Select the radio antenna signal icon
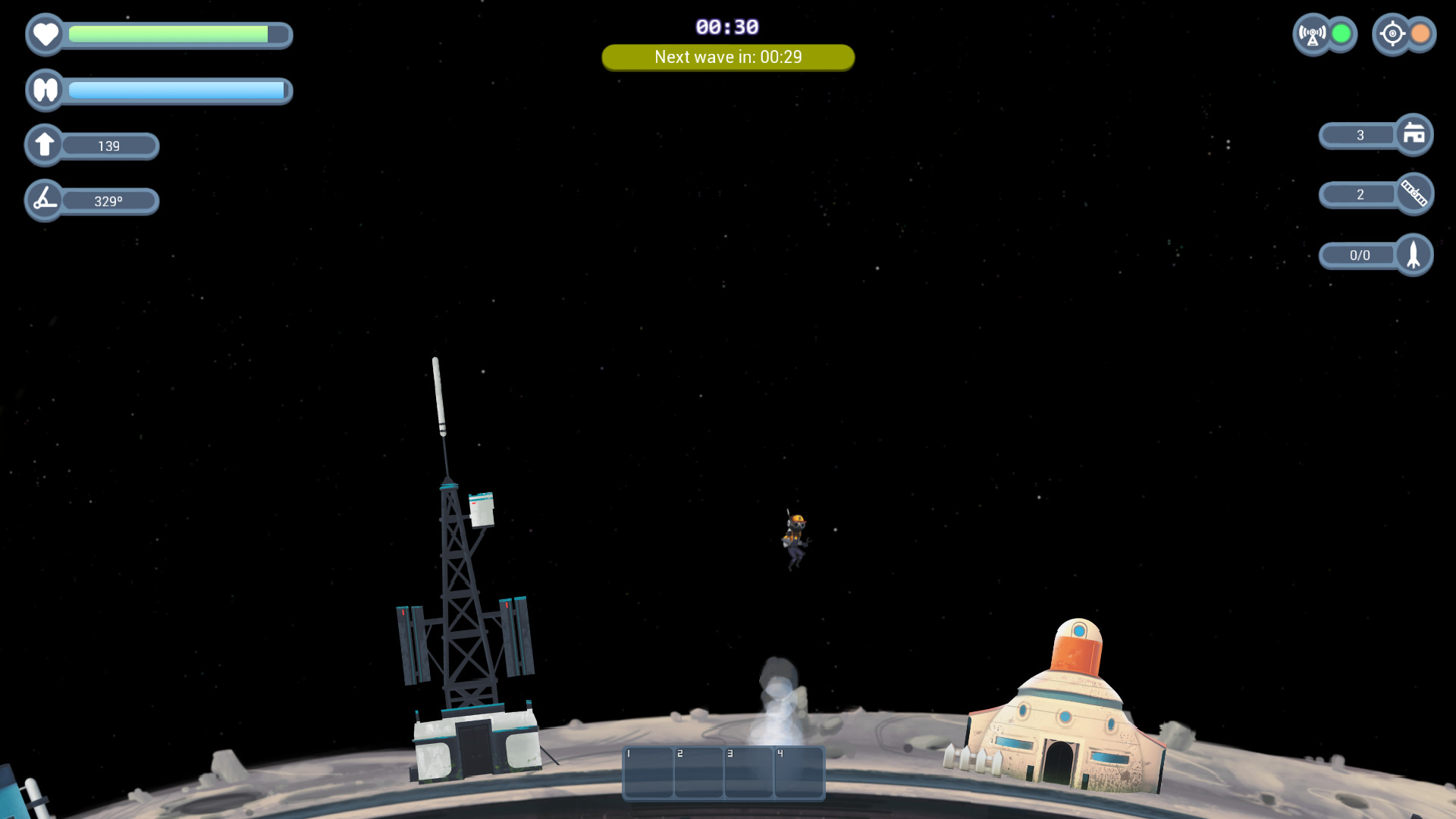This screenshot has width=1456, height=819. point(1311,34)
